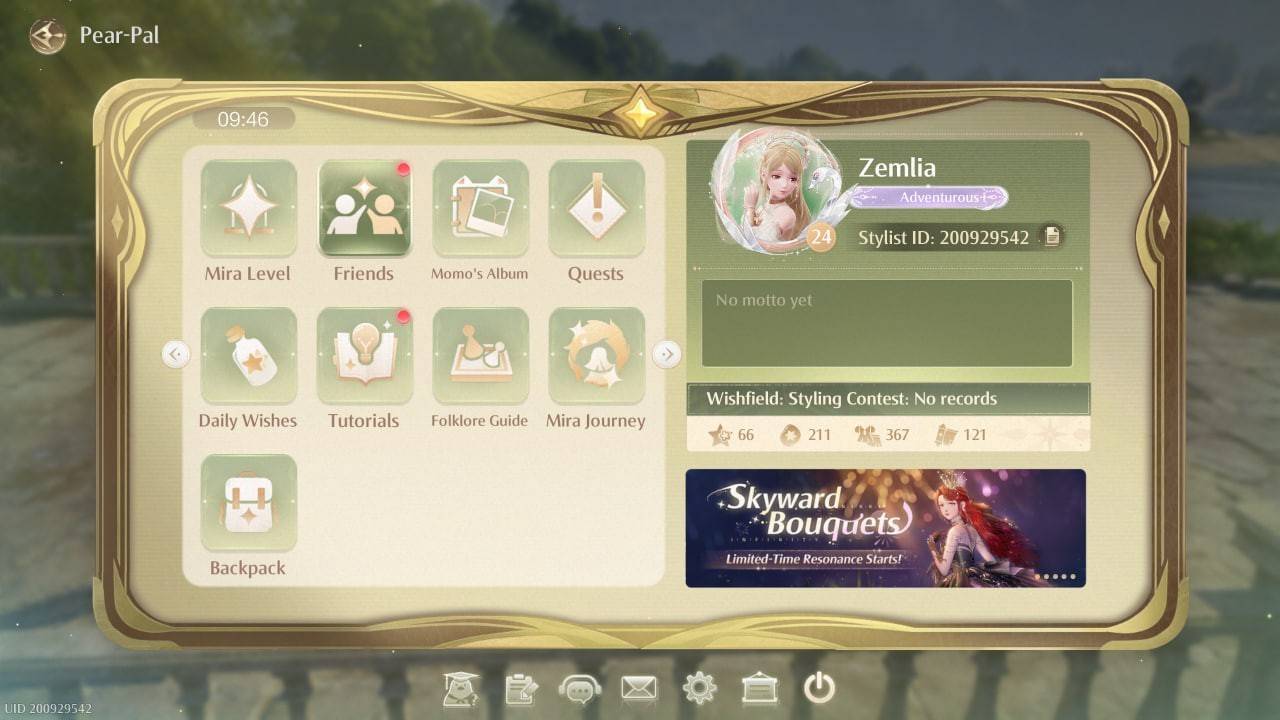Open the Tutorials section
Image resolution: width=1280 pixels, height=720 pixels.
point(364,355)
